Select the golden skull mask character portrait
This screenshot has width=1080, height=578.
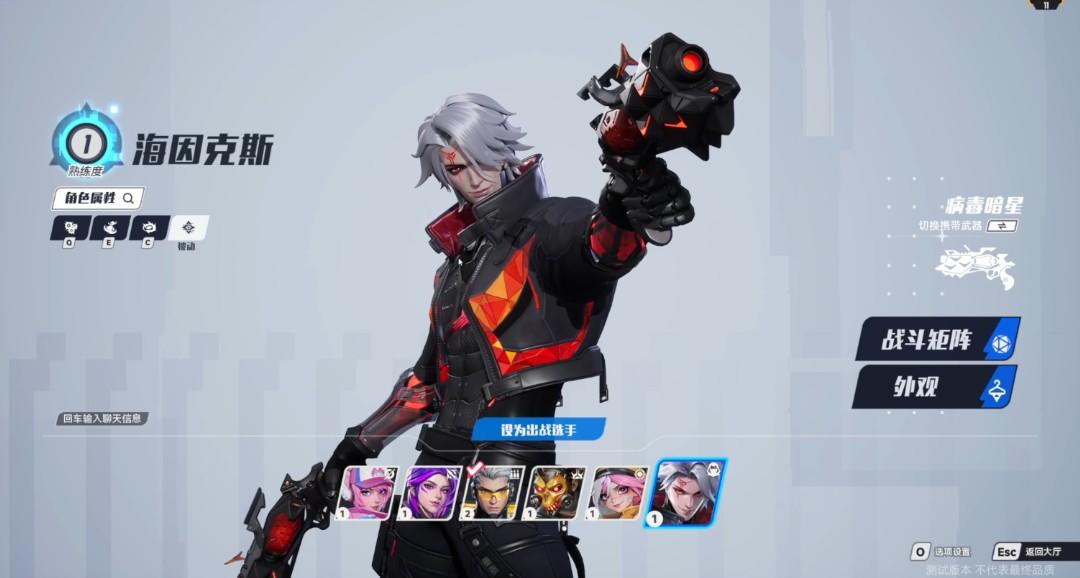coord(557,493)
